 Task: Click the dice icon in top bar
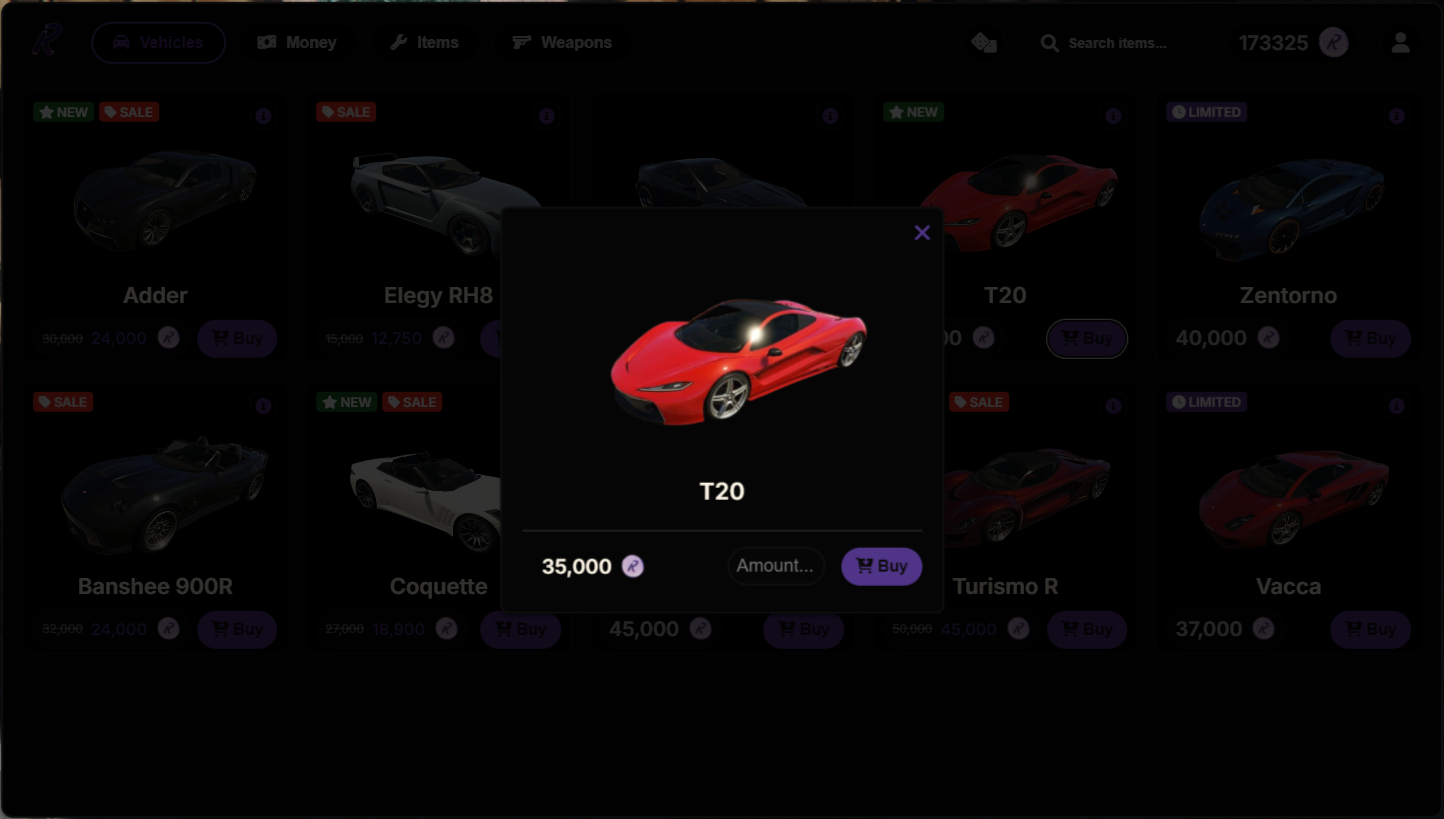click(984, 43)
